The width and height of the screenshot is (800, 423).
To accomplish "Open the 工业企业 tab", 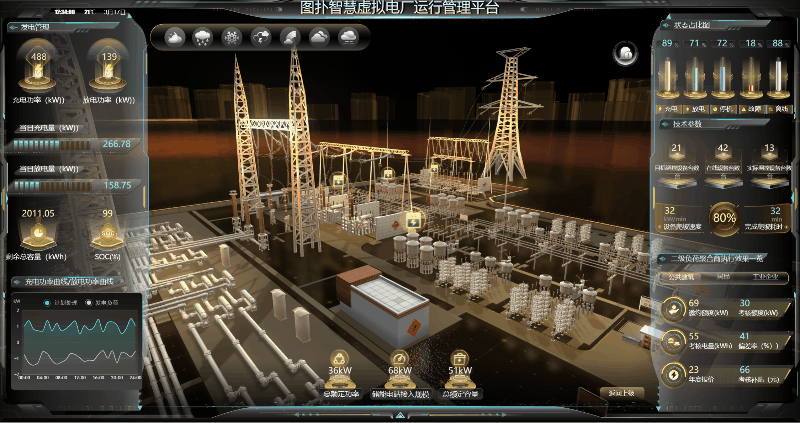I will [766, 275].
